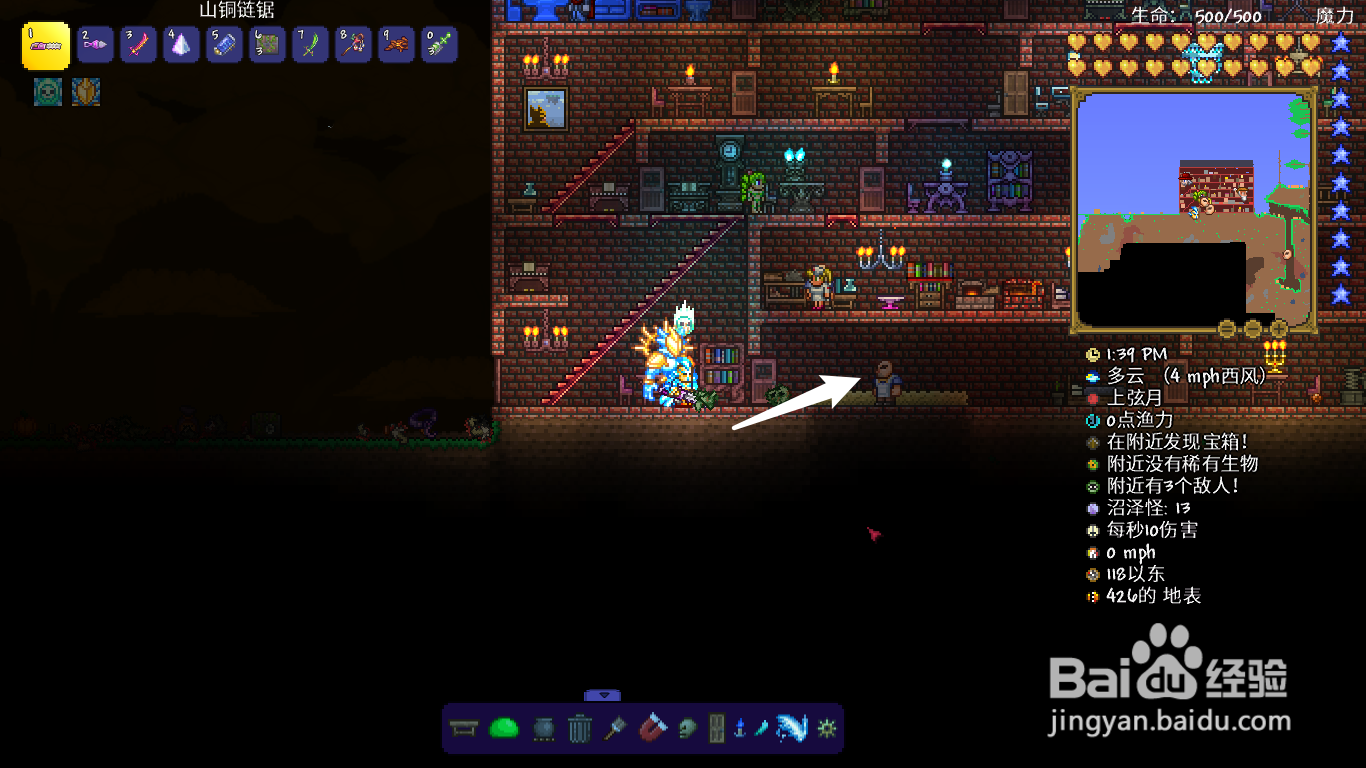The height and width of the screenshot is (768, 1366).
Task: Click the trash can icon in bottom toolbar
Action: [580, 729]
